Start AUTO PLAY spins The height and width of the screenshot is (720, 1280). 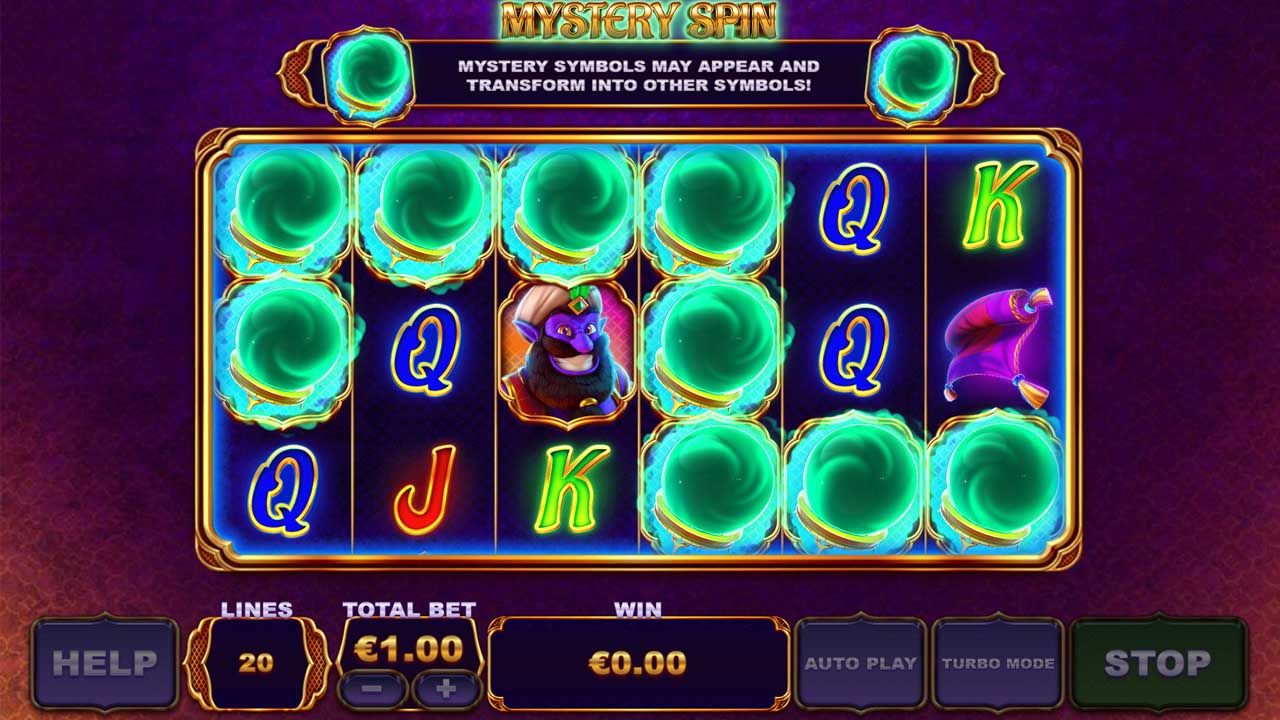click(x=860, y=662)
